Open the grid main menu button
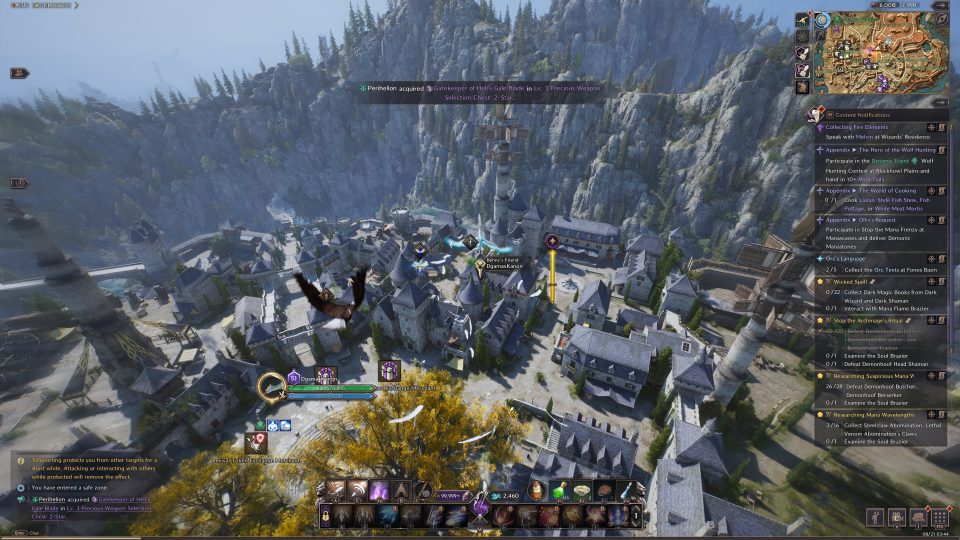960x540 pixels. tap(939, 517)
